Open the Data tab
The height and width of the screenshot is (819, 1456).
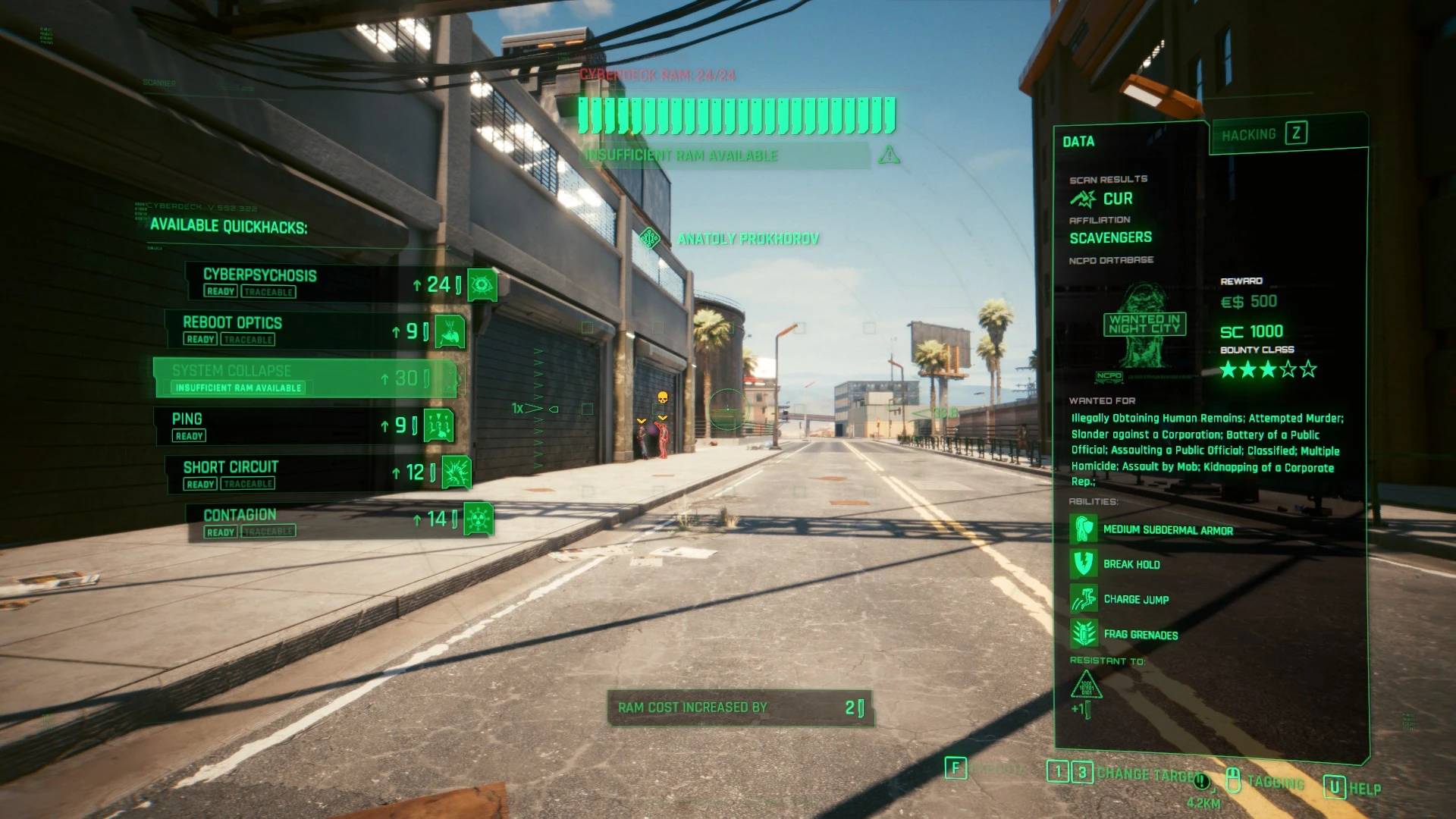[x=1078, y=142]
